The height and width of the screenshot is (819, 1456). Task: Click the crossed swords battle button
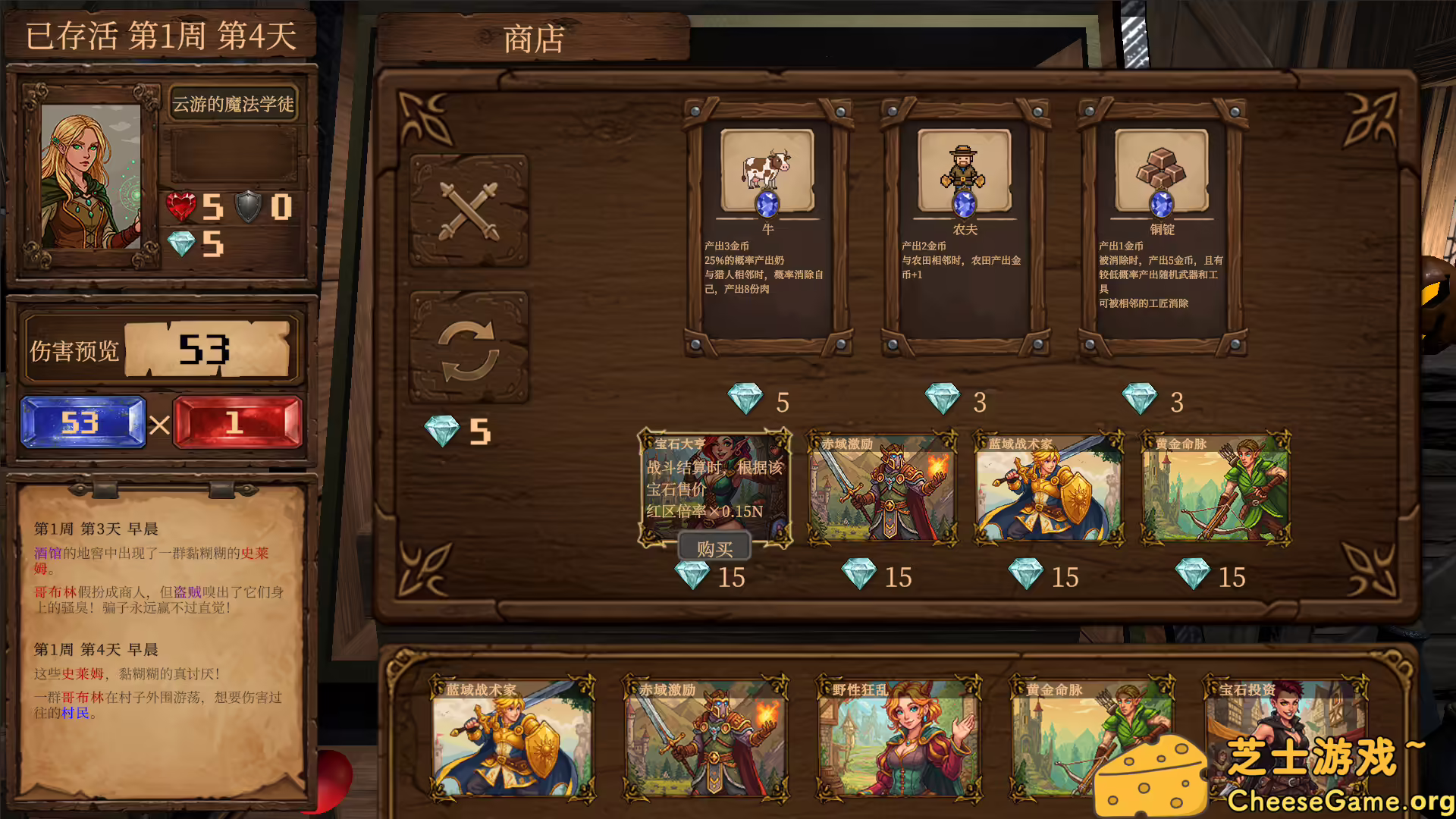(x=469, y=212)
